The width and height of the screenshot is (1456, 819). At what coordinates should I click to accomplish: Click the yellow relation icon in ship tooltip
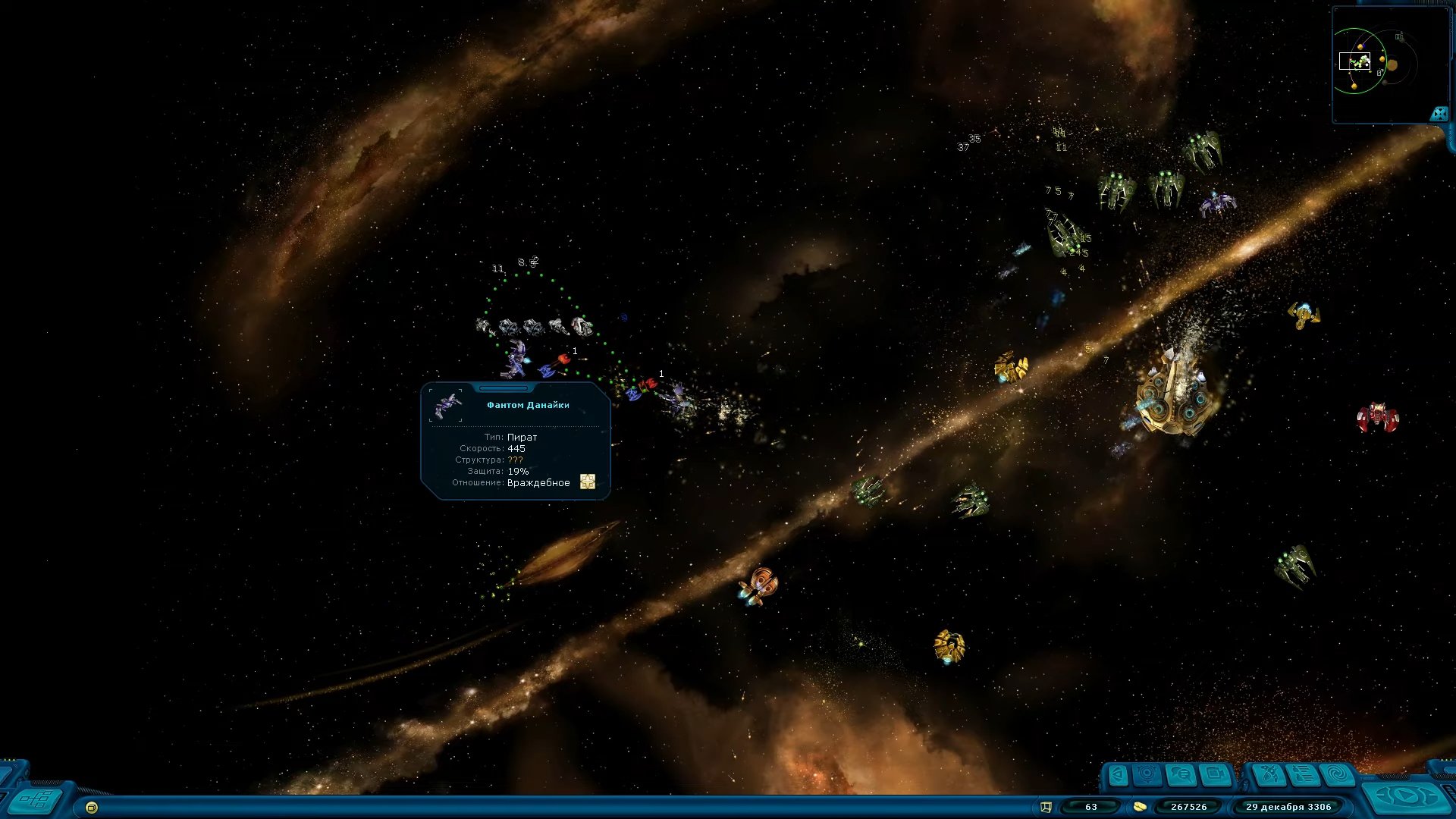(588, 482)
